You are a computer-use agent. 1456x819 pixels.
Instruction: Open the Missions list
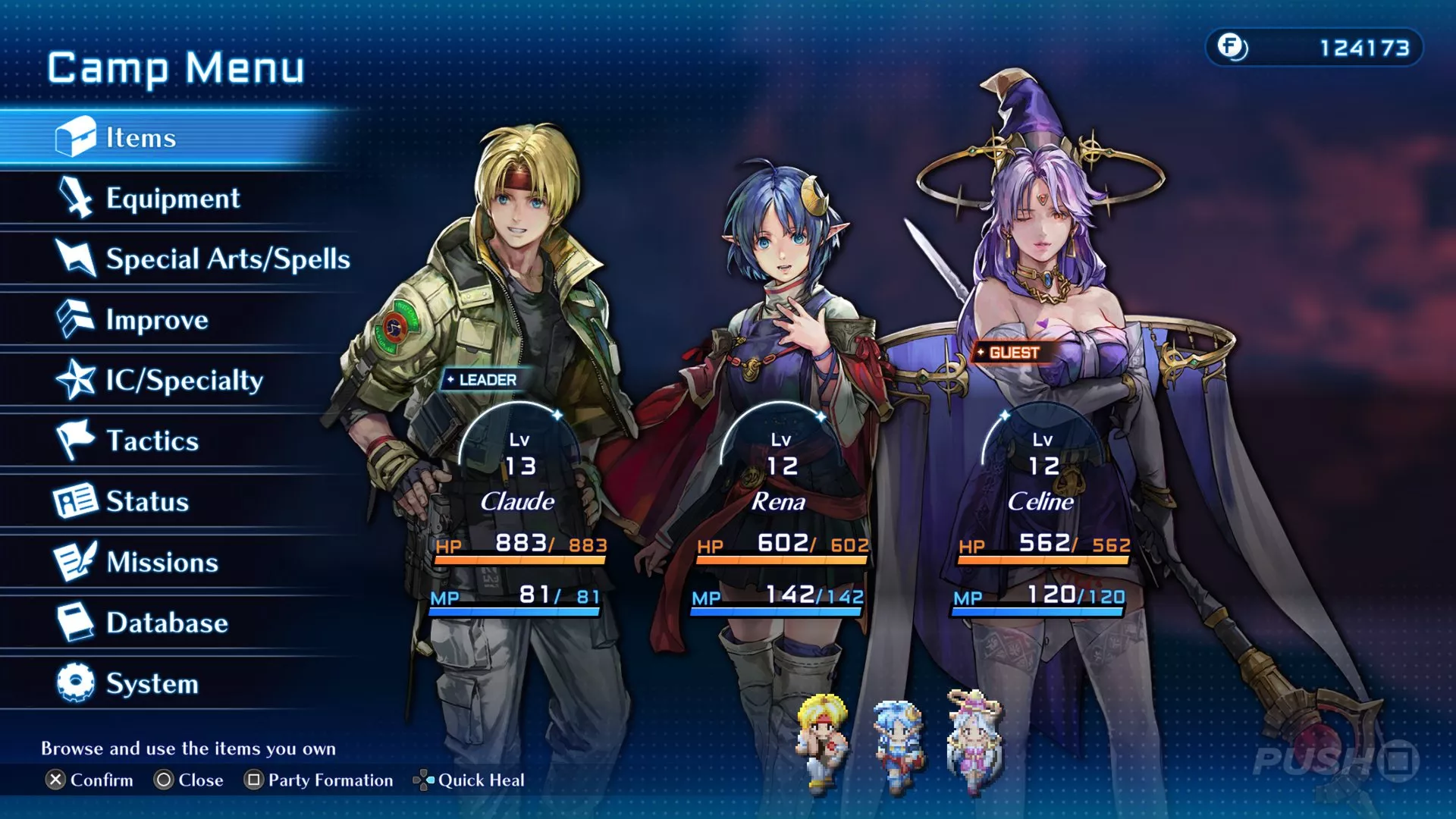[162, 562]
